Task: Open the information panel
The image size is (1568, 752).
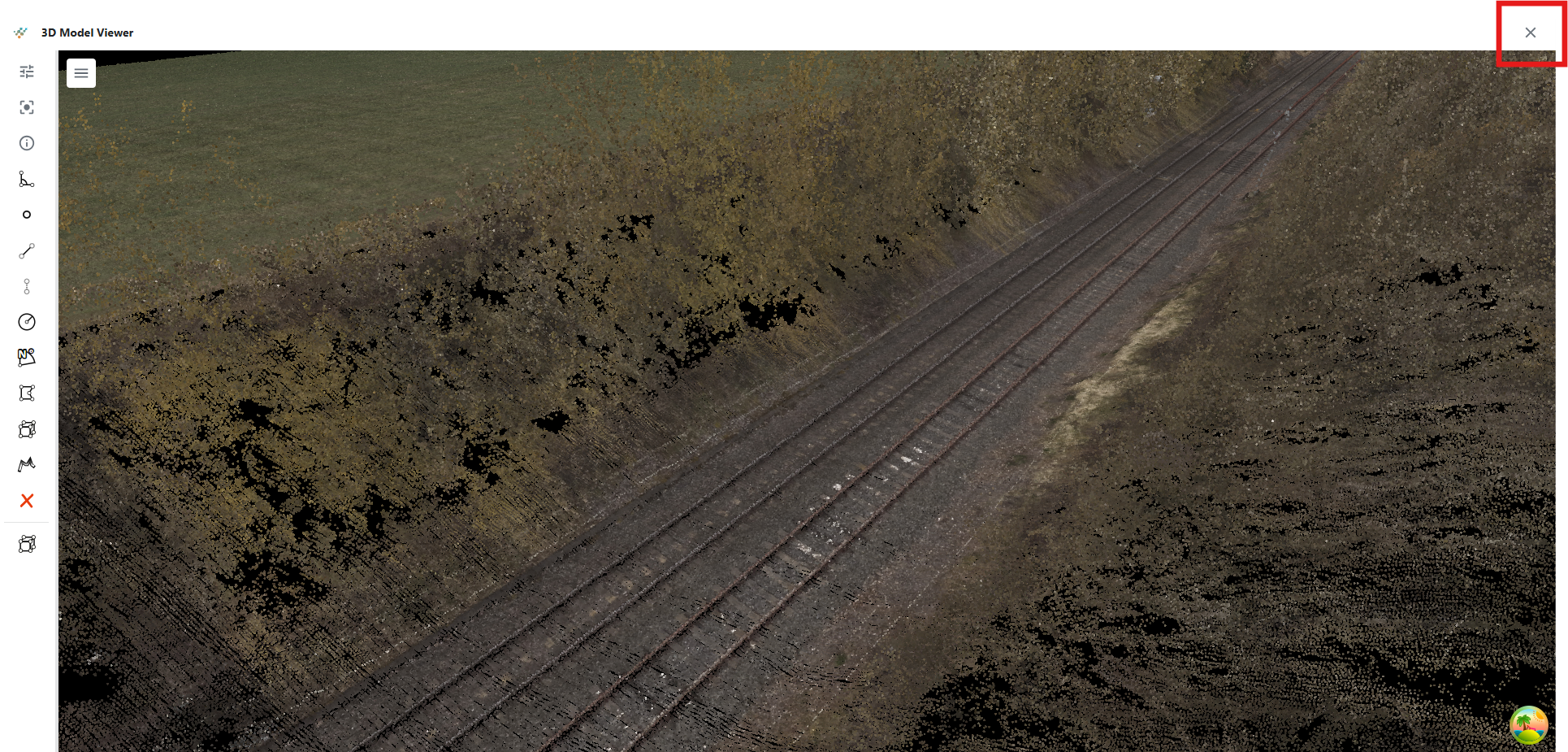Action: point(26,143)
